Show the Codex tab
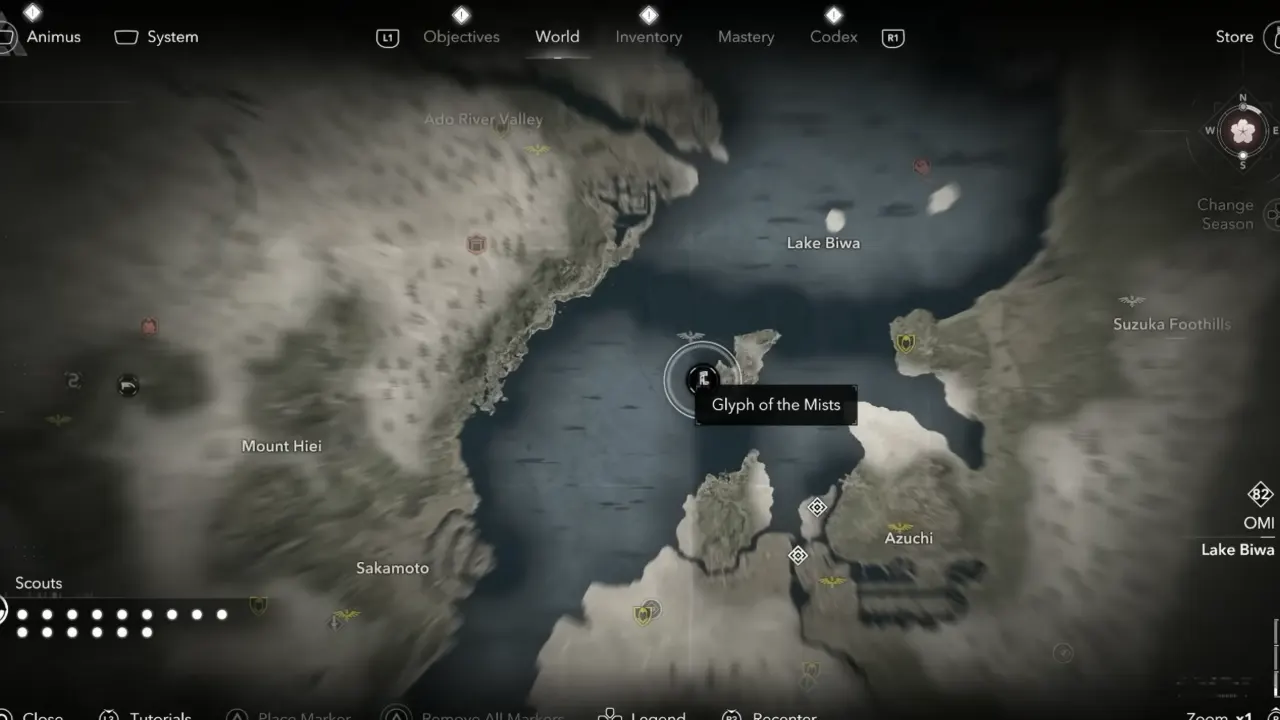1280x720 pixels. (833, 37)
